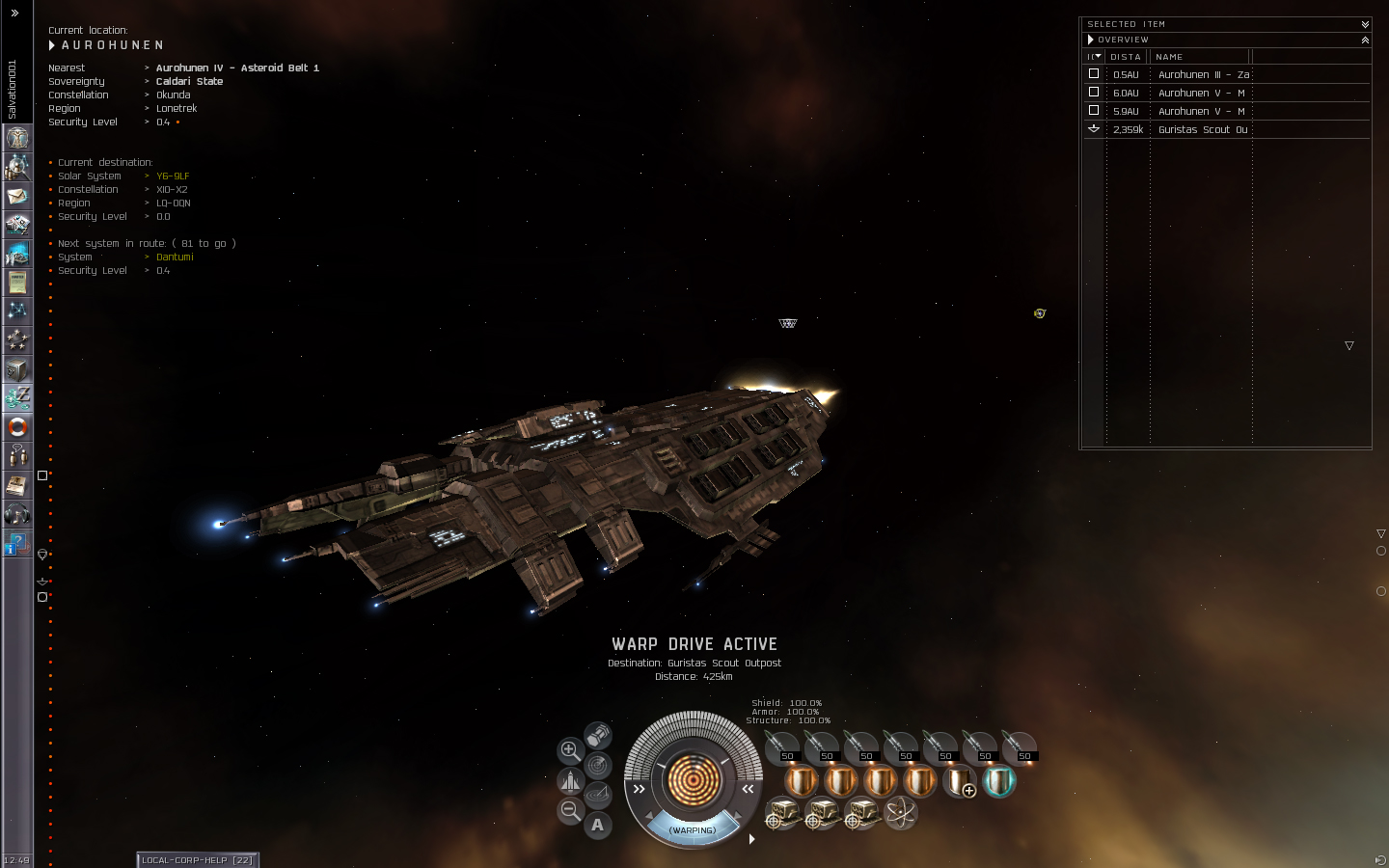The width and height of the screenshot is (1389, 868).
Task: Sort the overview by the Name column
Action: tap(1200, 57)
